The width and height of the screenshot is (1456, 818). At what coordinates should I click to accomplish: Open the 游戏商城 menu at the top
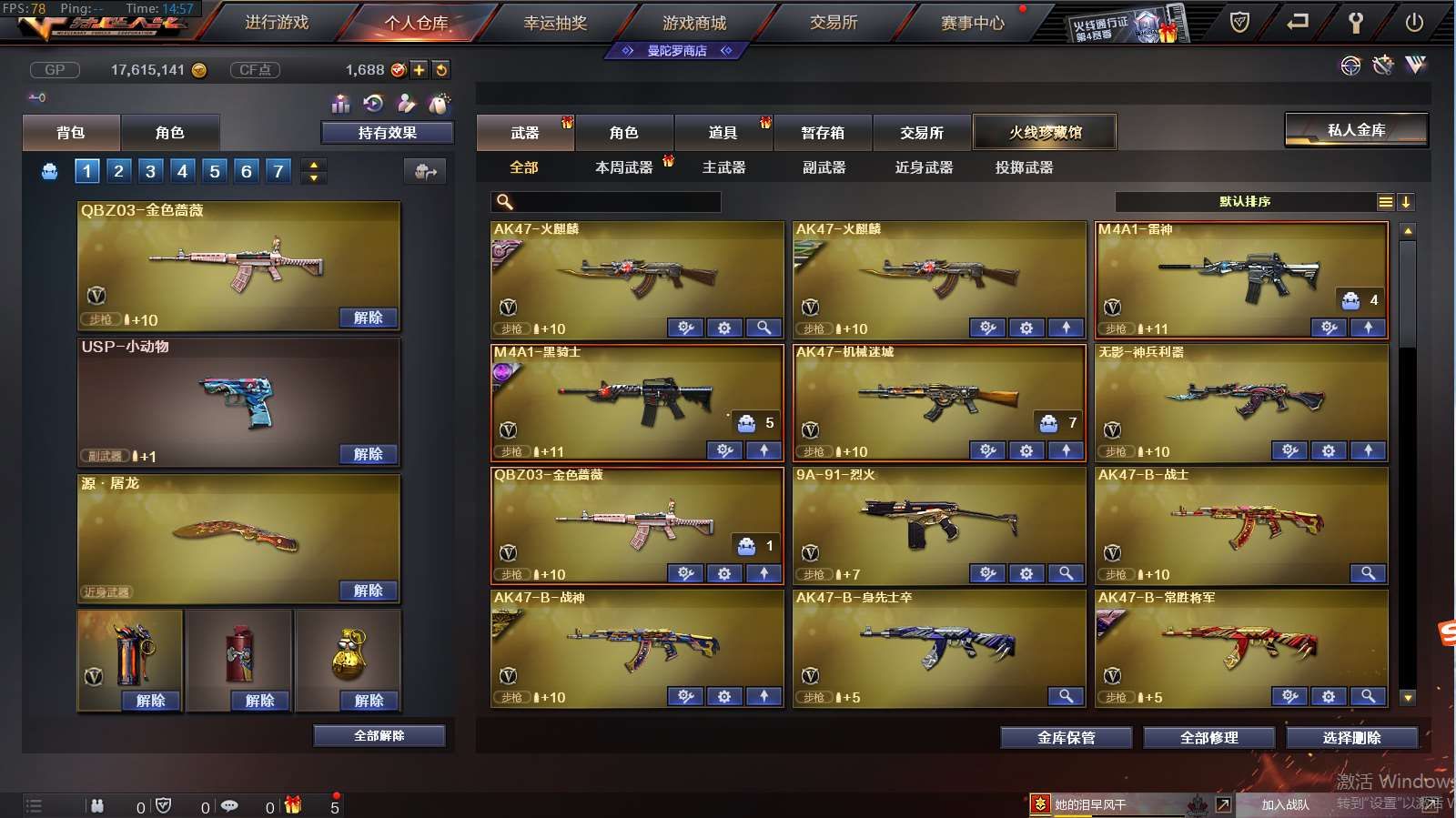[697, 24]
